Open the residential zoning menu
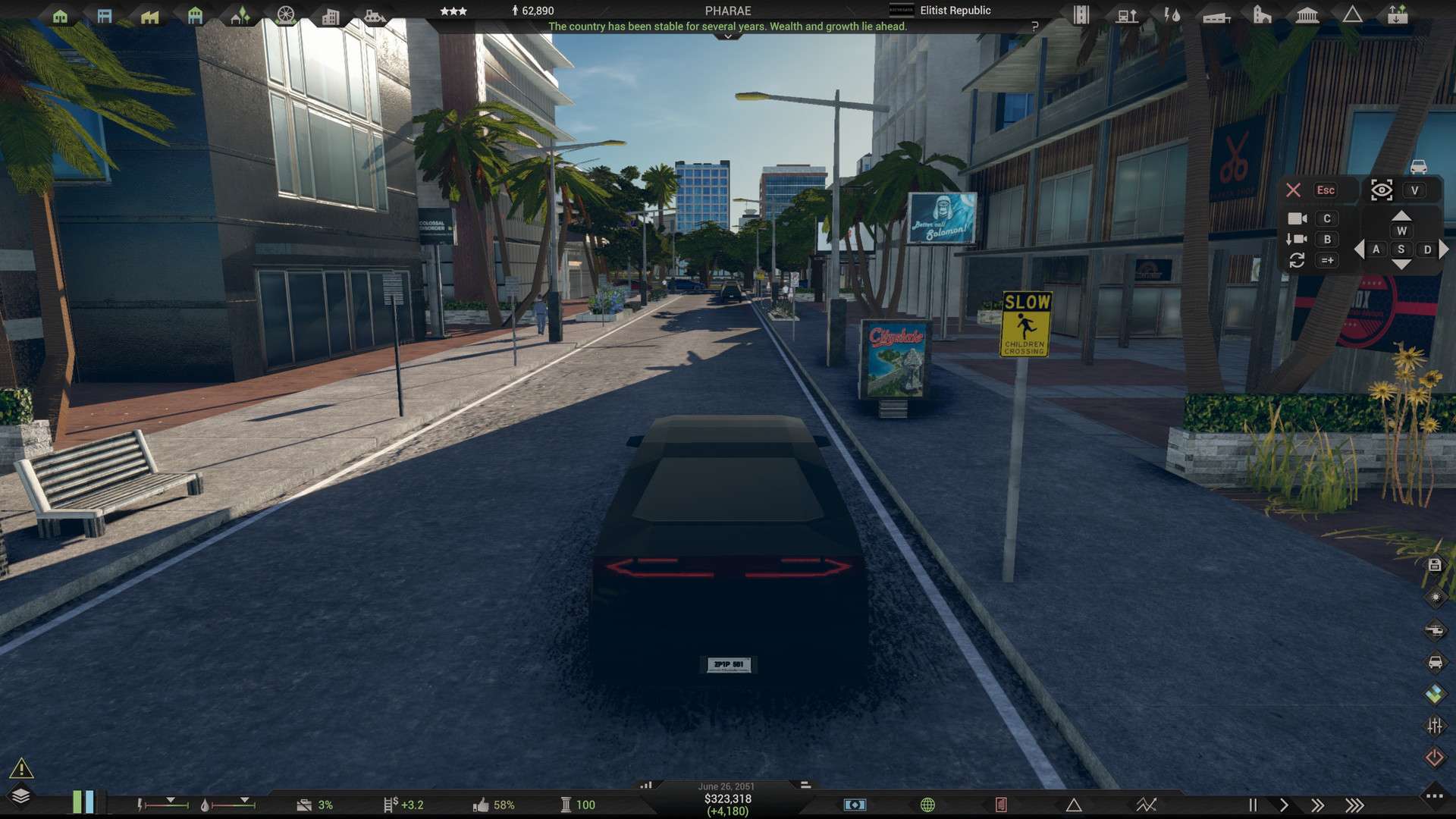1456x819 pixels. pos(60,16)
